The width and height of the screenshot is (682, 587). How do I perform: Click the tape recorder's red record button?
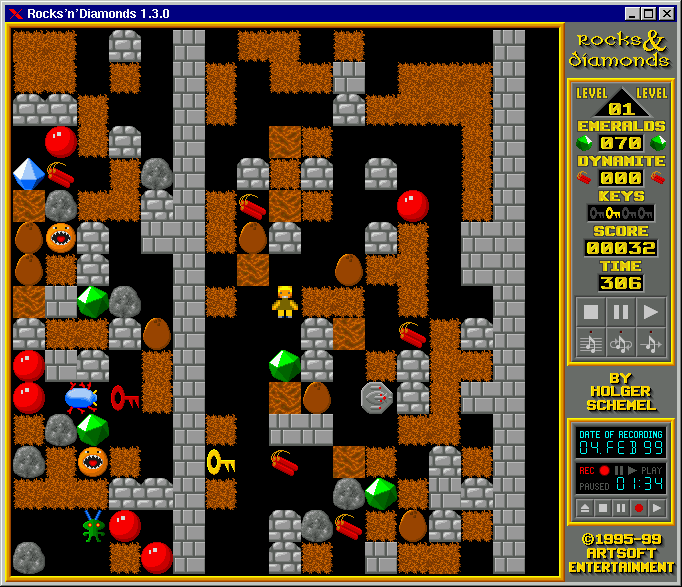tap(639, 508)
